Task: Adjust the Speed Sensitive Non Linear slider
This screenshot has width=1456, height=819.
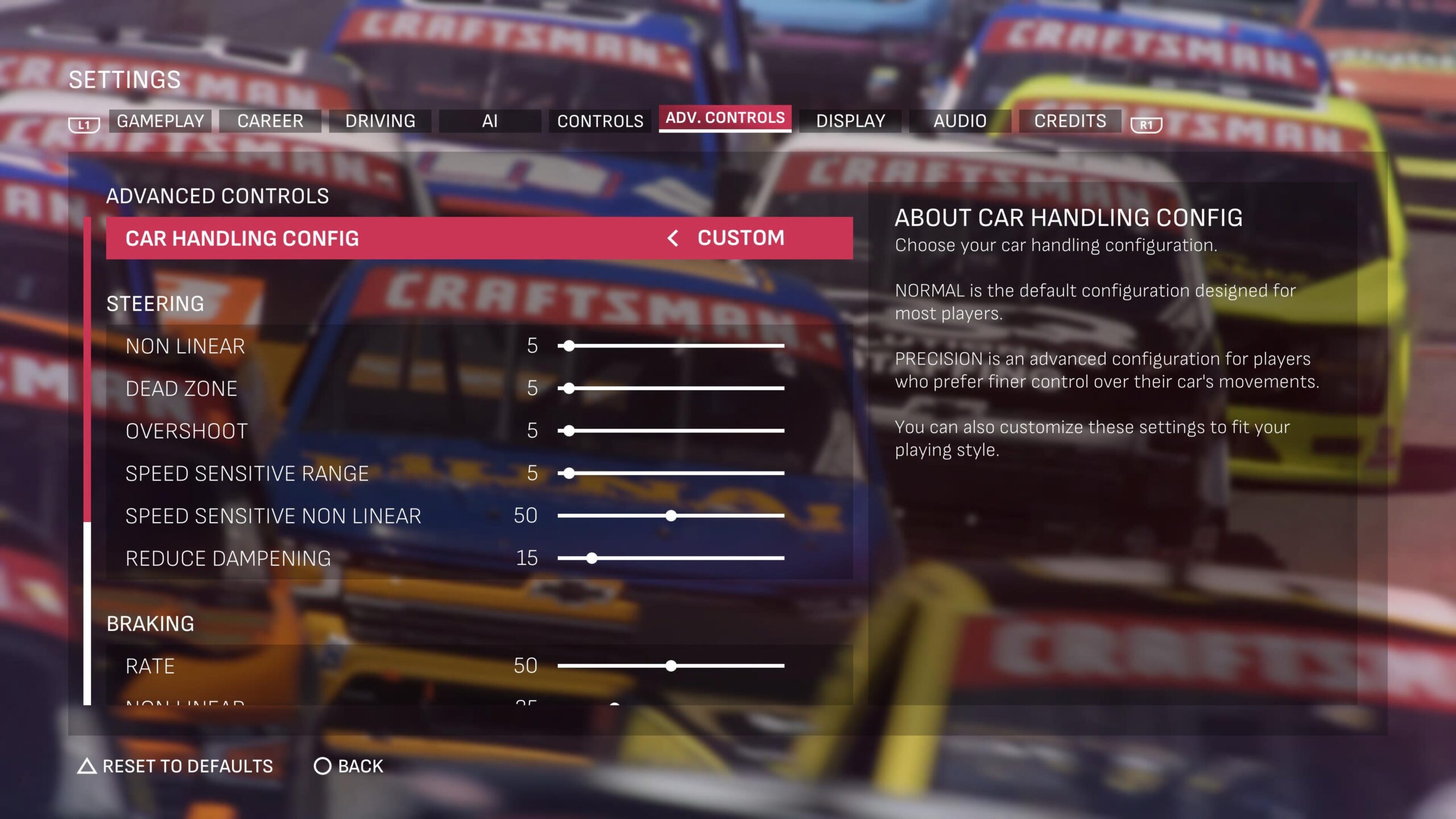Action: pos(671,516)
